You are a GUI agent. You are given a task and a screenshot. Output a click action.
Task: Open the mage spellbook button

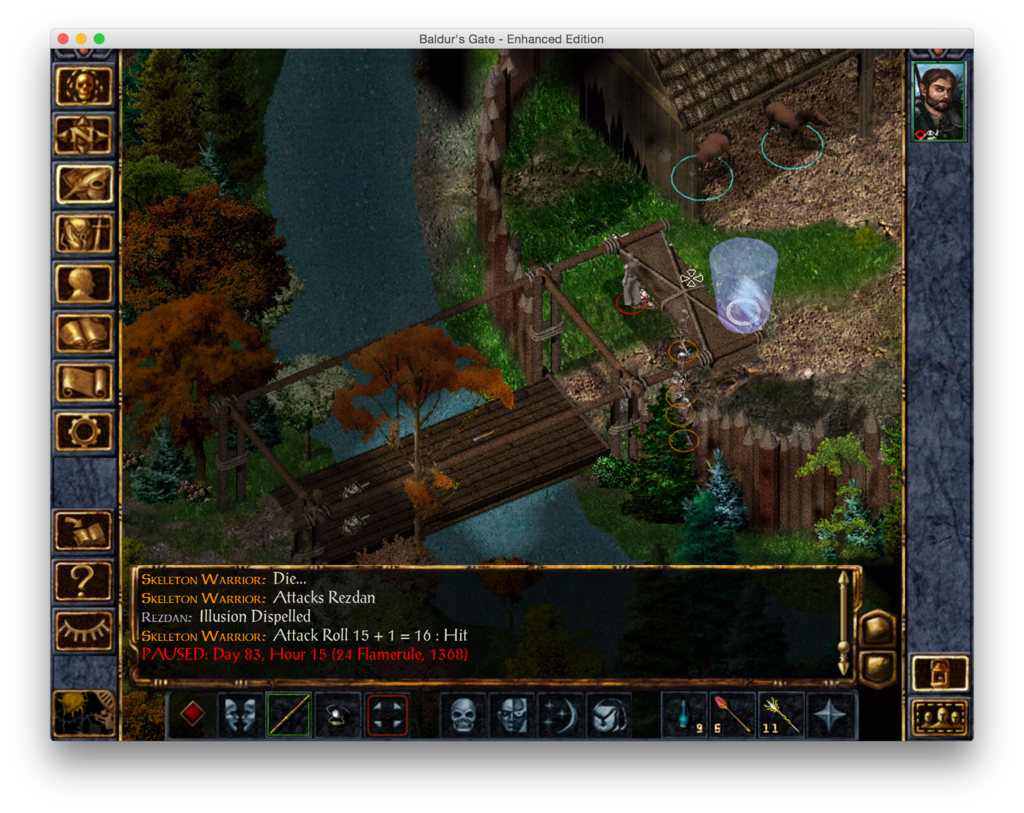(84, 333)
